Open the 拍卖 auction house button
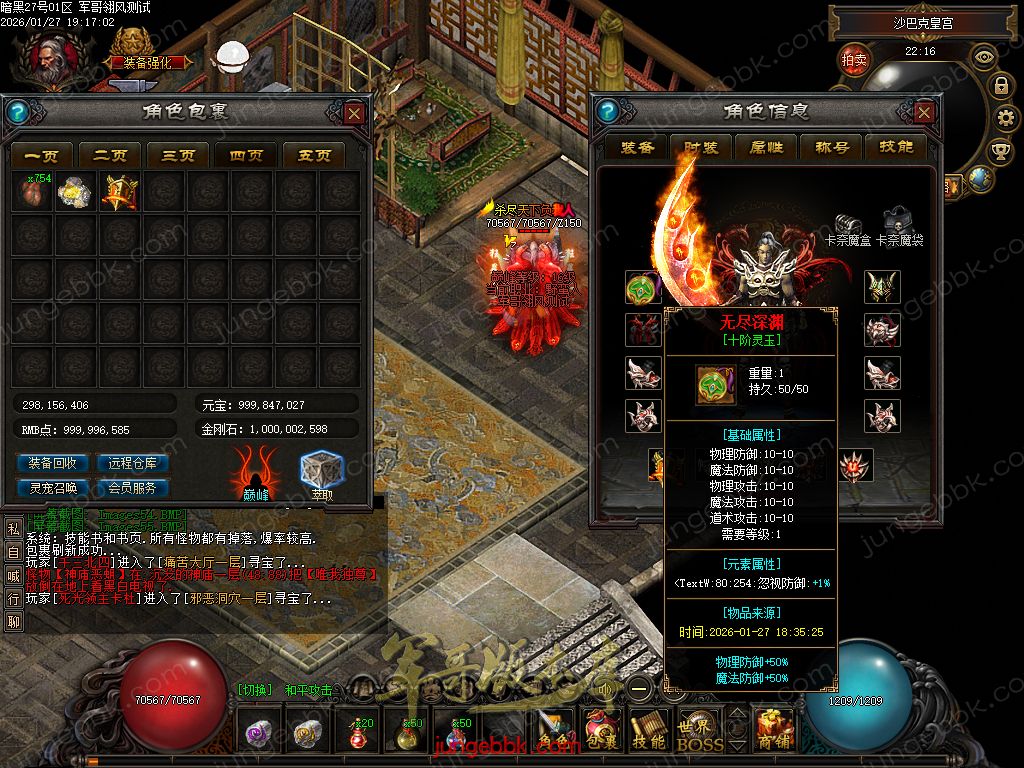Image resolution: width=1024 pixels, height=768 pixels. pyautogui.click(x=854, y=59)
